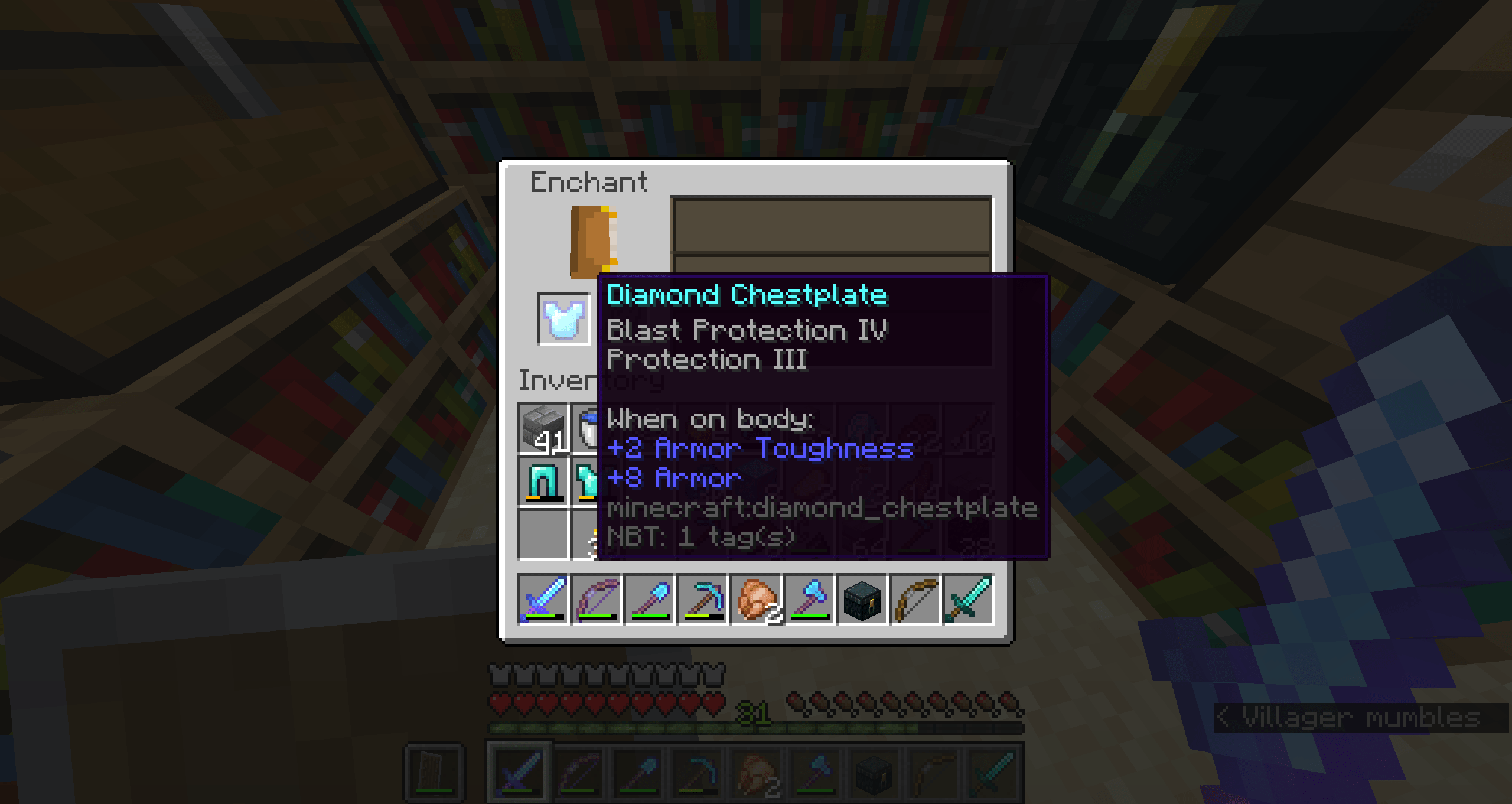Pick up the enchanted bow from the hotbar
Viewport: 1512px width, 804px height.
point(595,600)
